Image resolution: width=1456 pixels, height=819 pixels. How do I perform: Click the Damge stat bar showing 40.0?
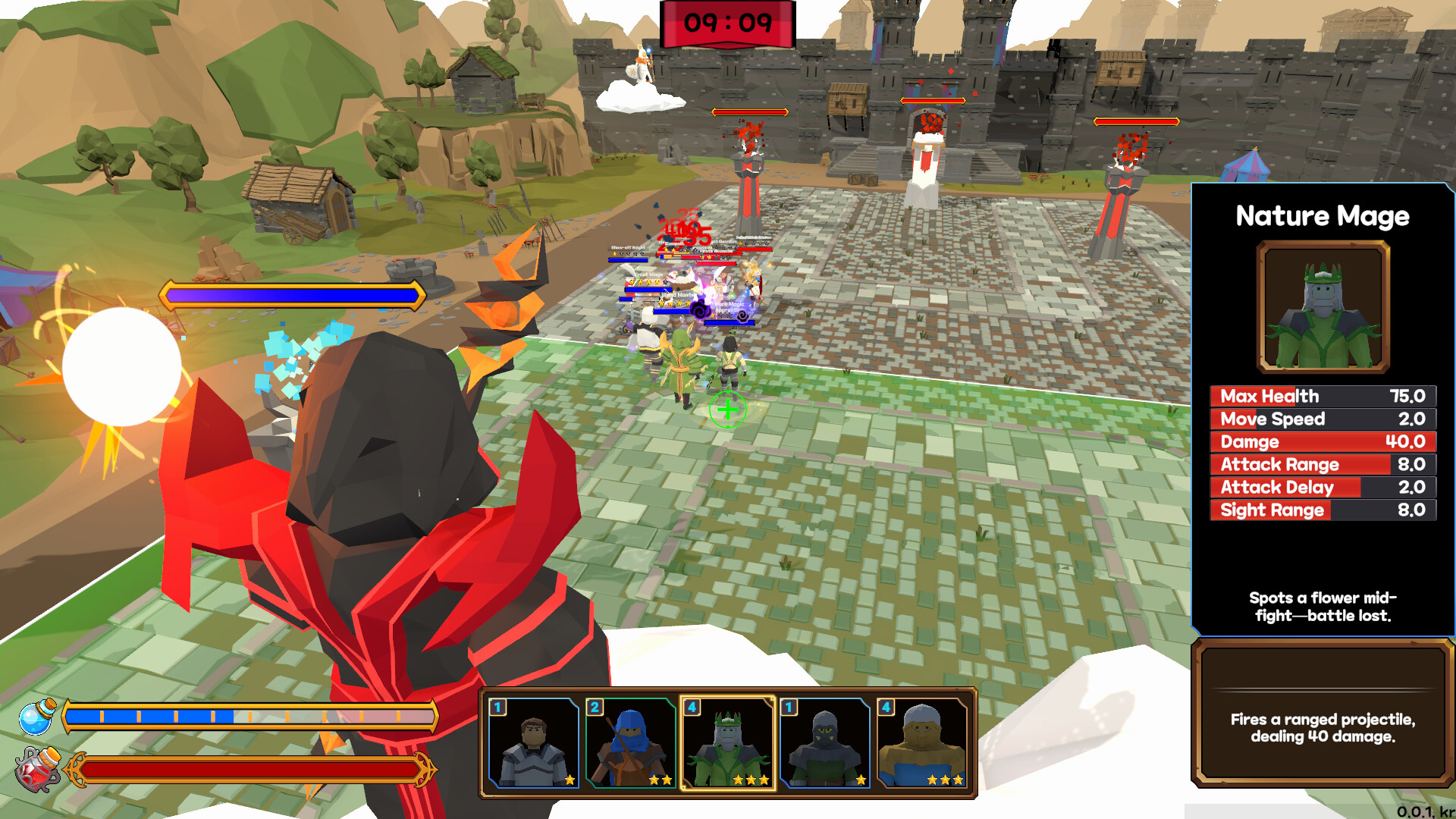pyautogui.click(x=1321, y=441)
